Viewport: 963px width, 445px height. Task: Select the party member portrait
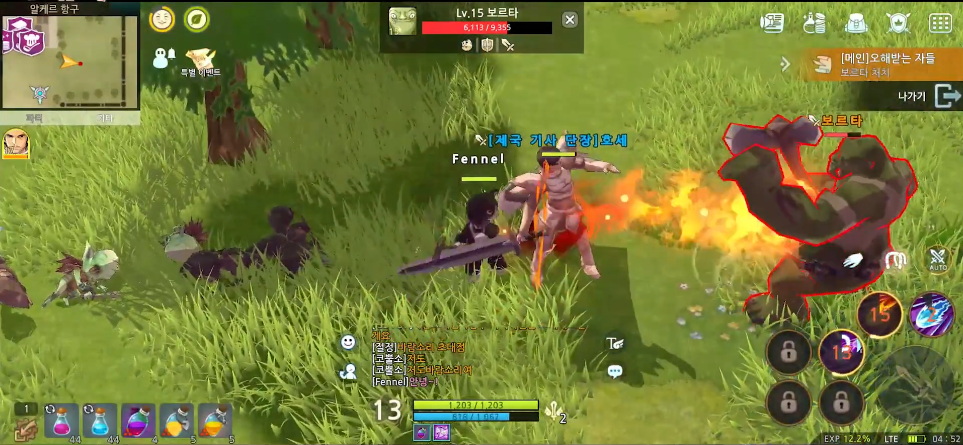click(x=16, y=144)
